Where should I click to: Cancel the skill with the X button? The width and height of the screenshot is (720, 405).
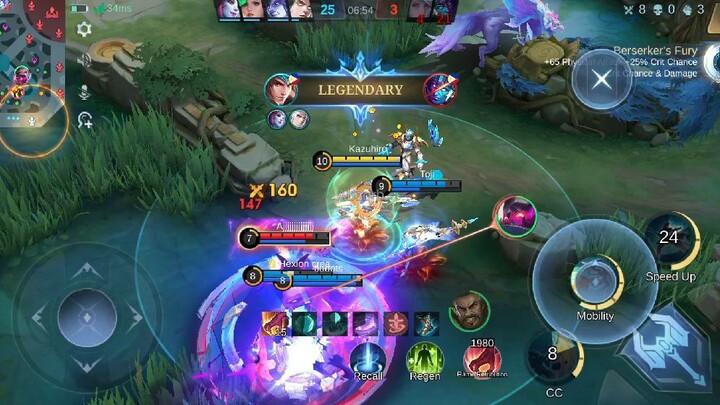point(600,80)
